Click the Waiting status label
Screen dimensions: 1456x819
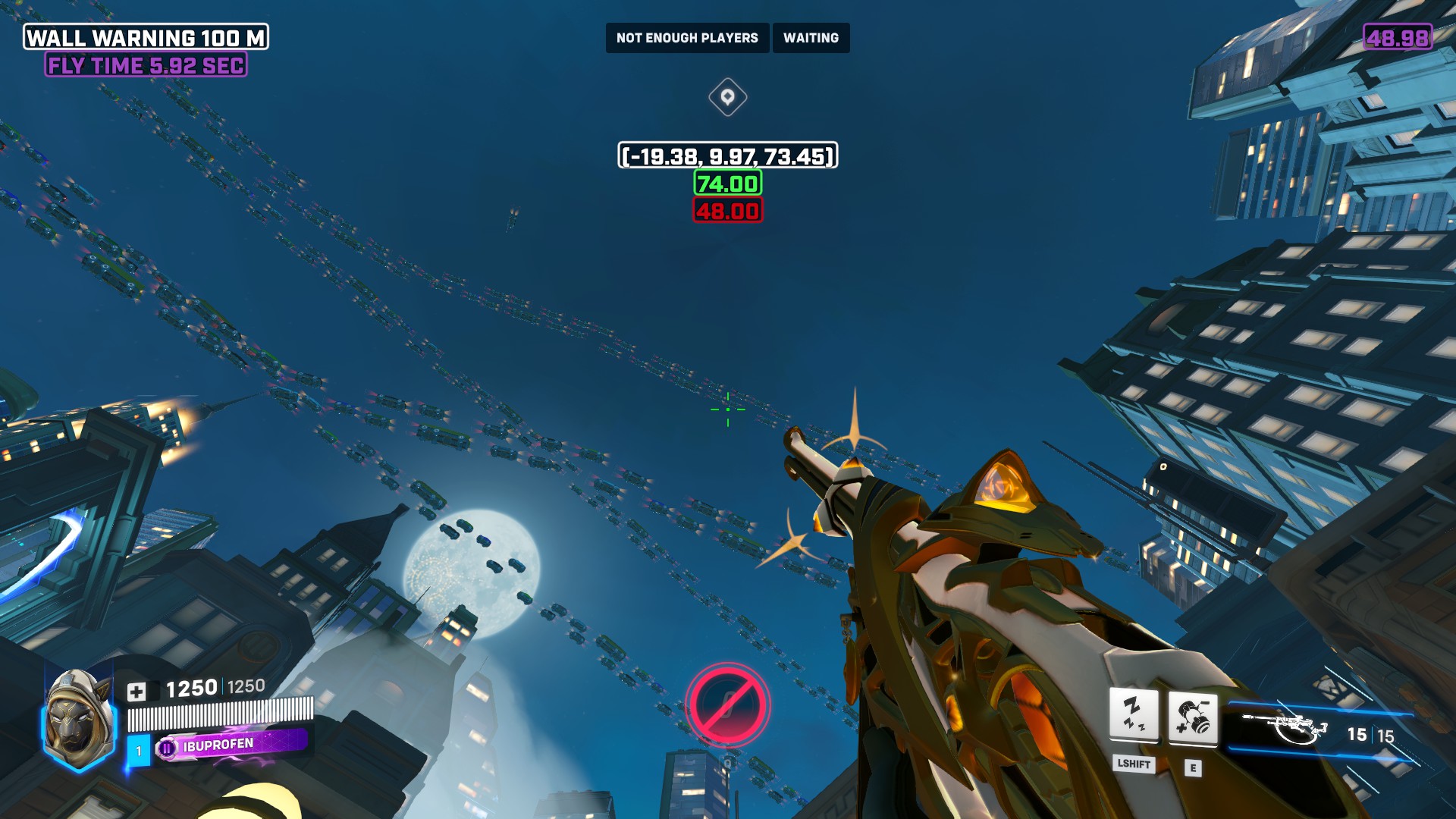point(811,38)
